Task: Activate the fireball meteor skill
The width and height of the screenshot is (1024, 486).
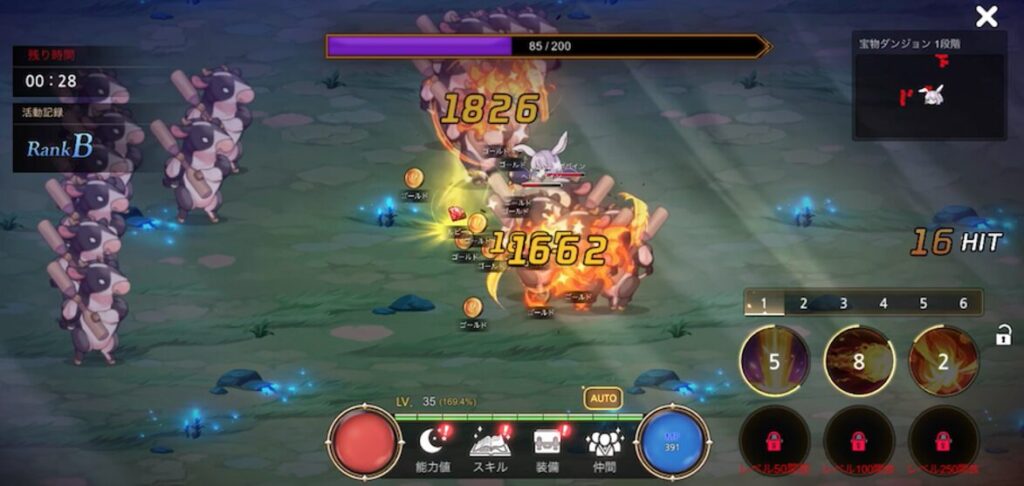Action: click(x=858, y=360)
